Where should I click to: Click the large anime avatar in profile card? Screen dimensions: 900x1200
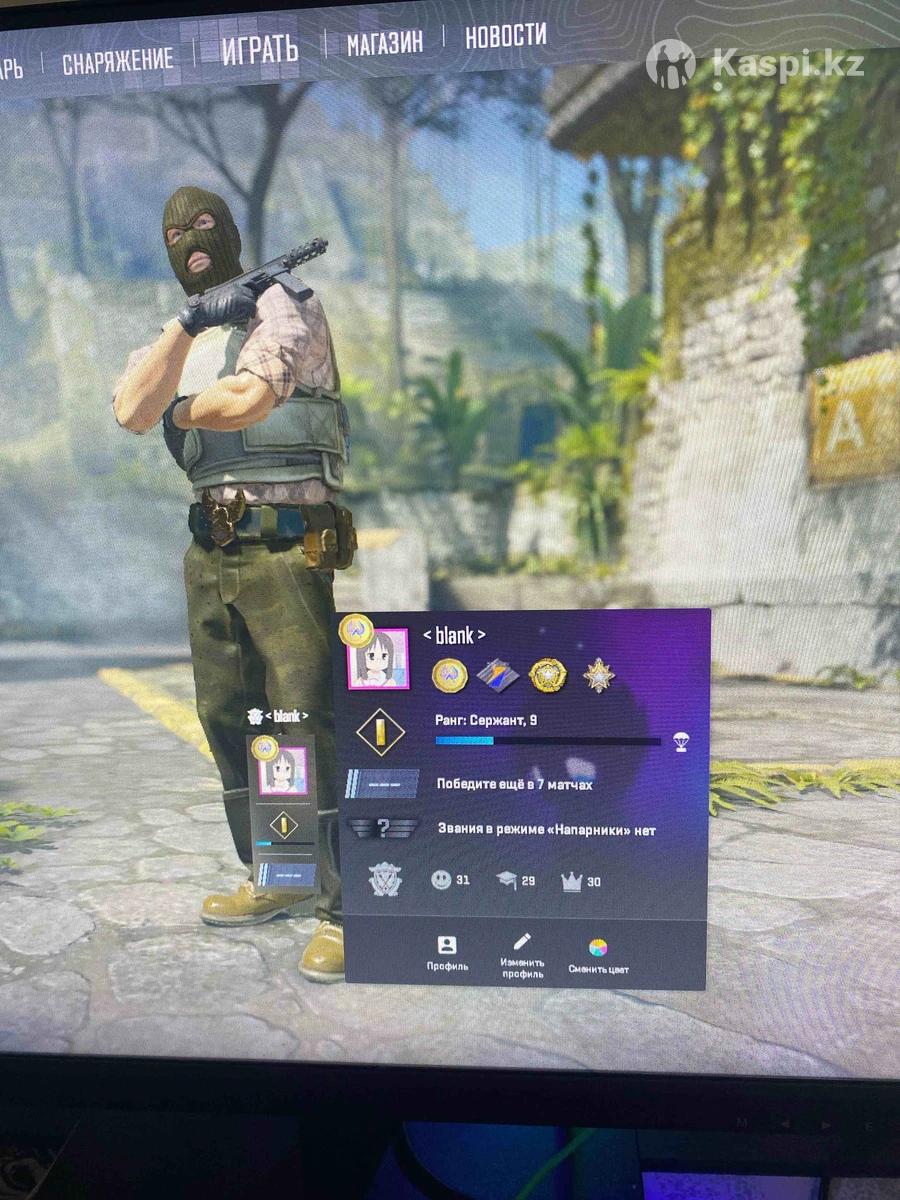(378, 659)
